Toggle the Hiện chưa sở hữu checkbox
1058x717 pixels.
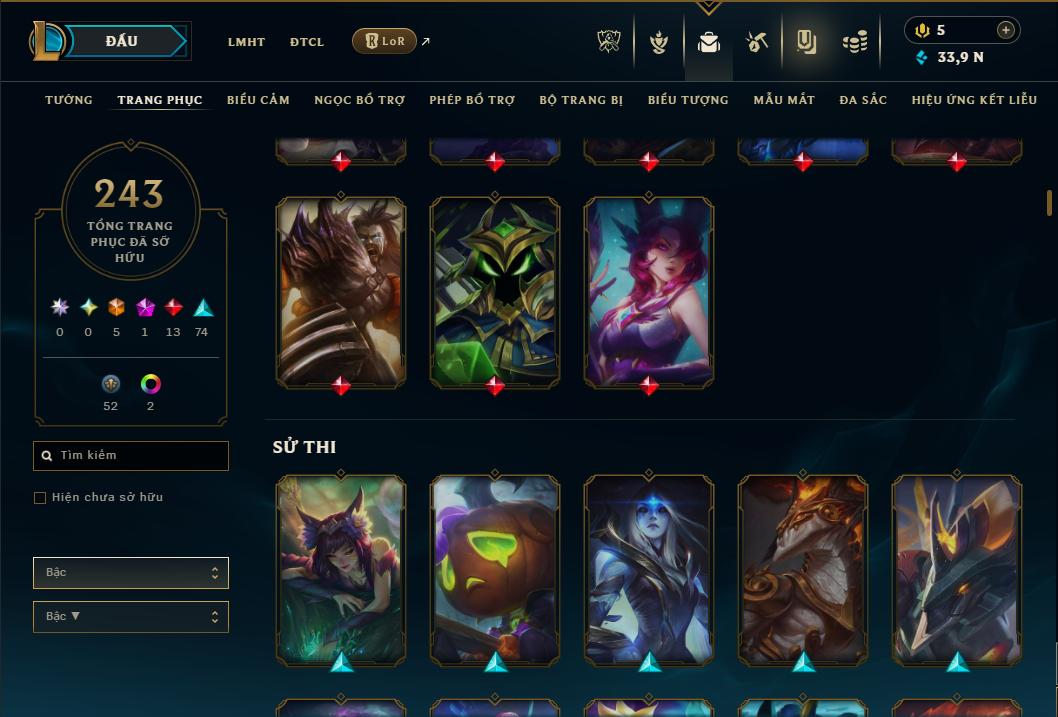[40, 497]
